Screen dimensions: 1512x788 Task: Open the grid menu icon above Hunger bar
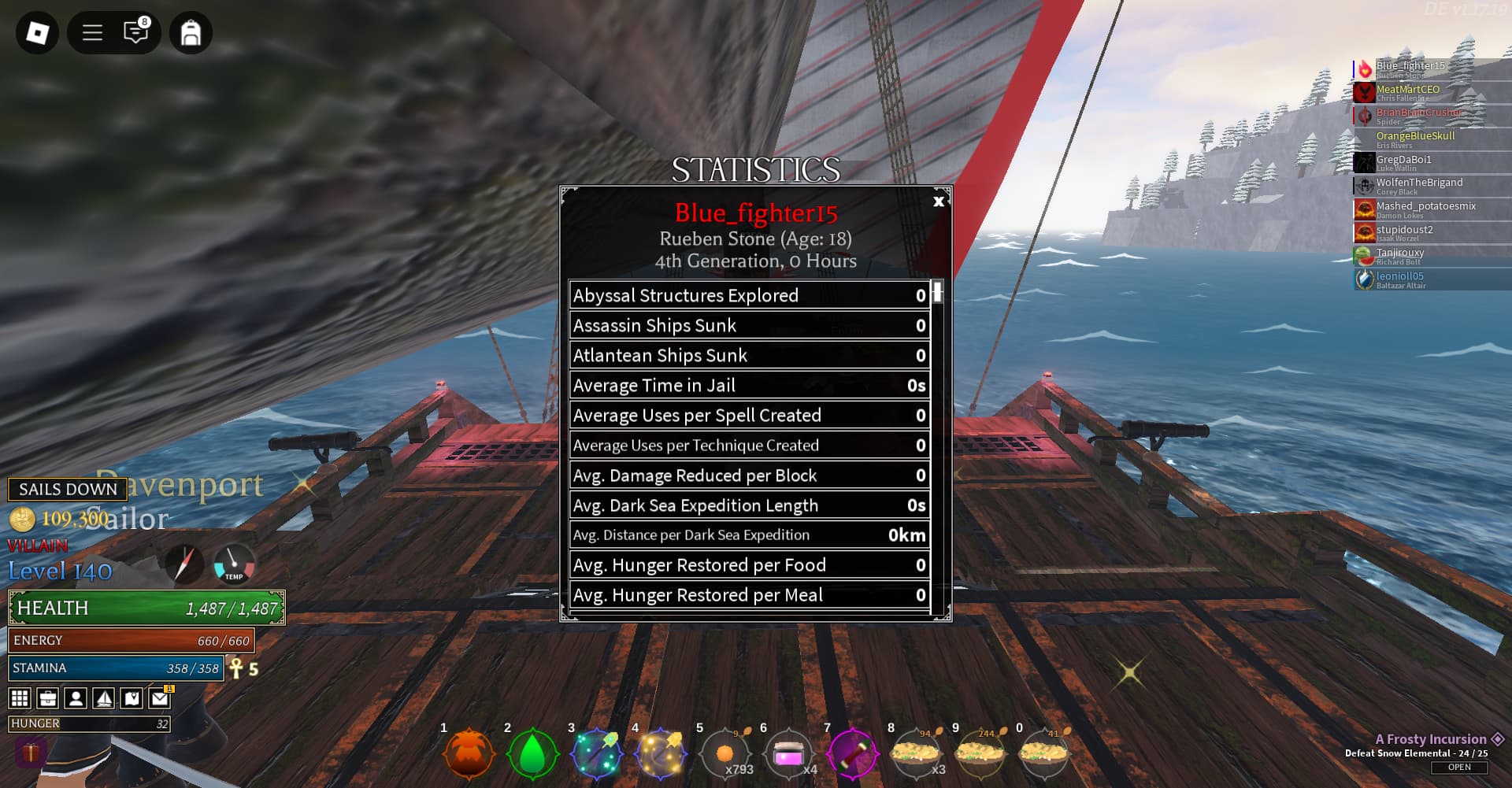[x=19, y=697]
